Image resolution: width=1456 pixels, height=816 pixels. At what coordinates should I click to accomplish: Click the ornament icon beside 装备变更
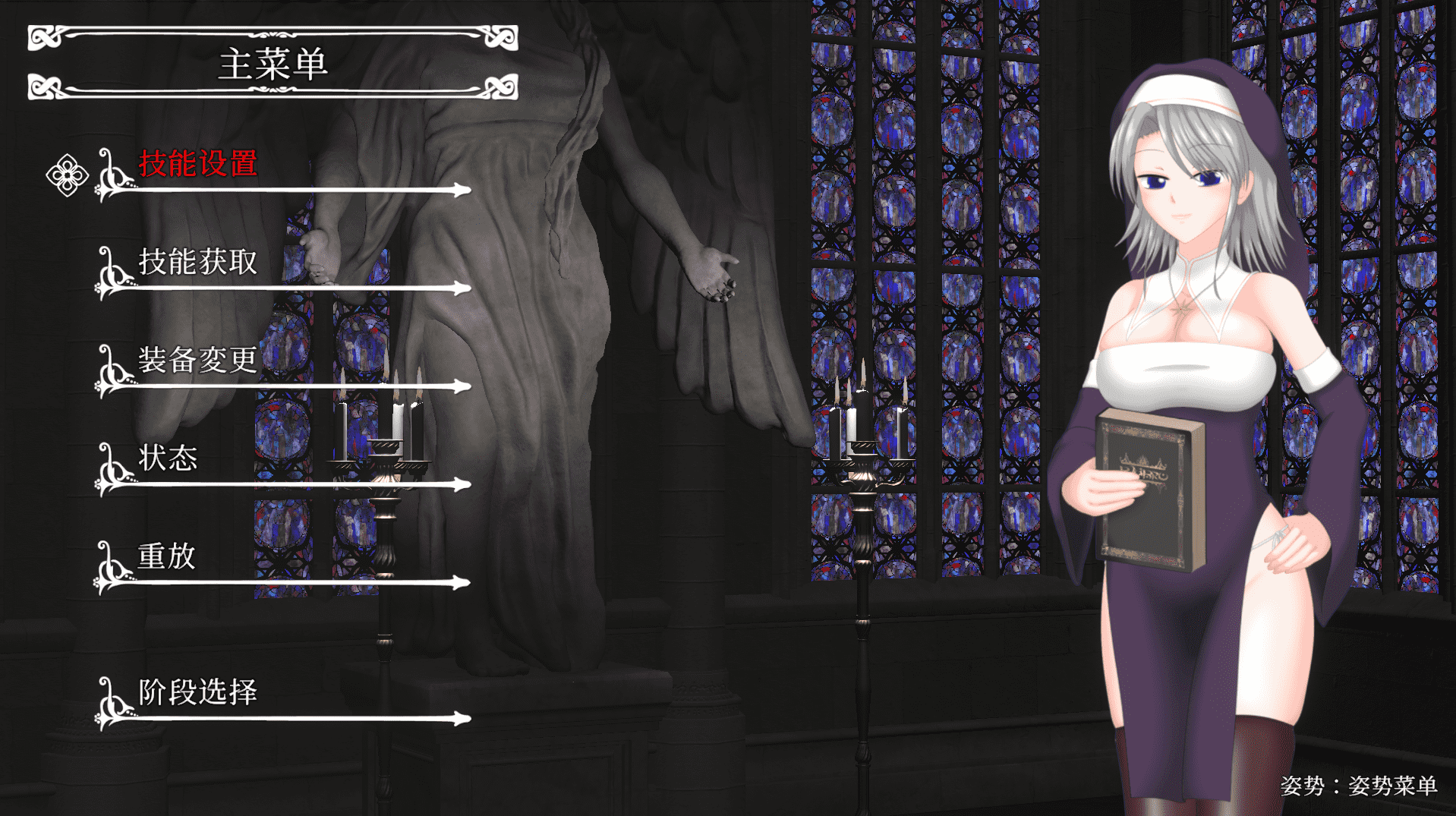(x=110, y=372)
